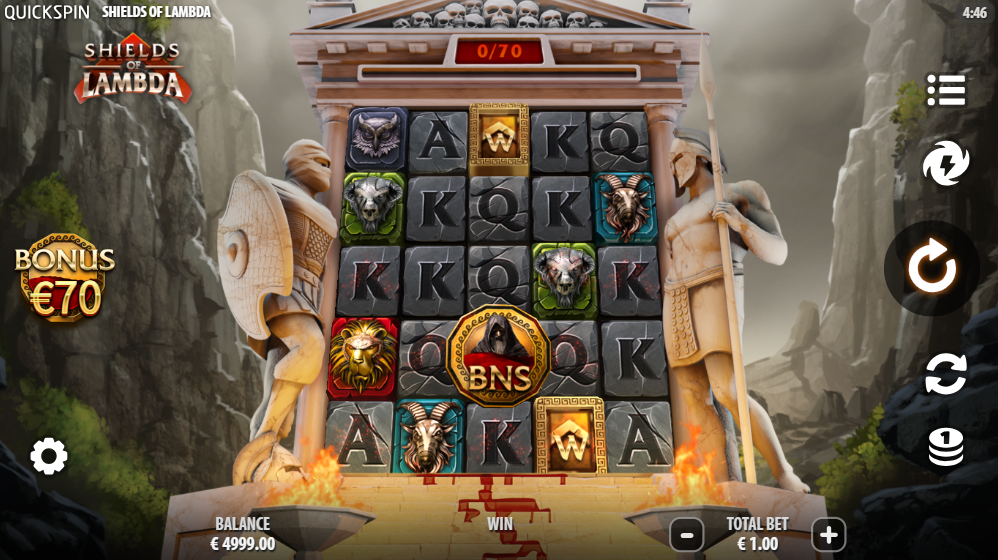Open bet options with the coin stack icon

click(x=945, y=447)
